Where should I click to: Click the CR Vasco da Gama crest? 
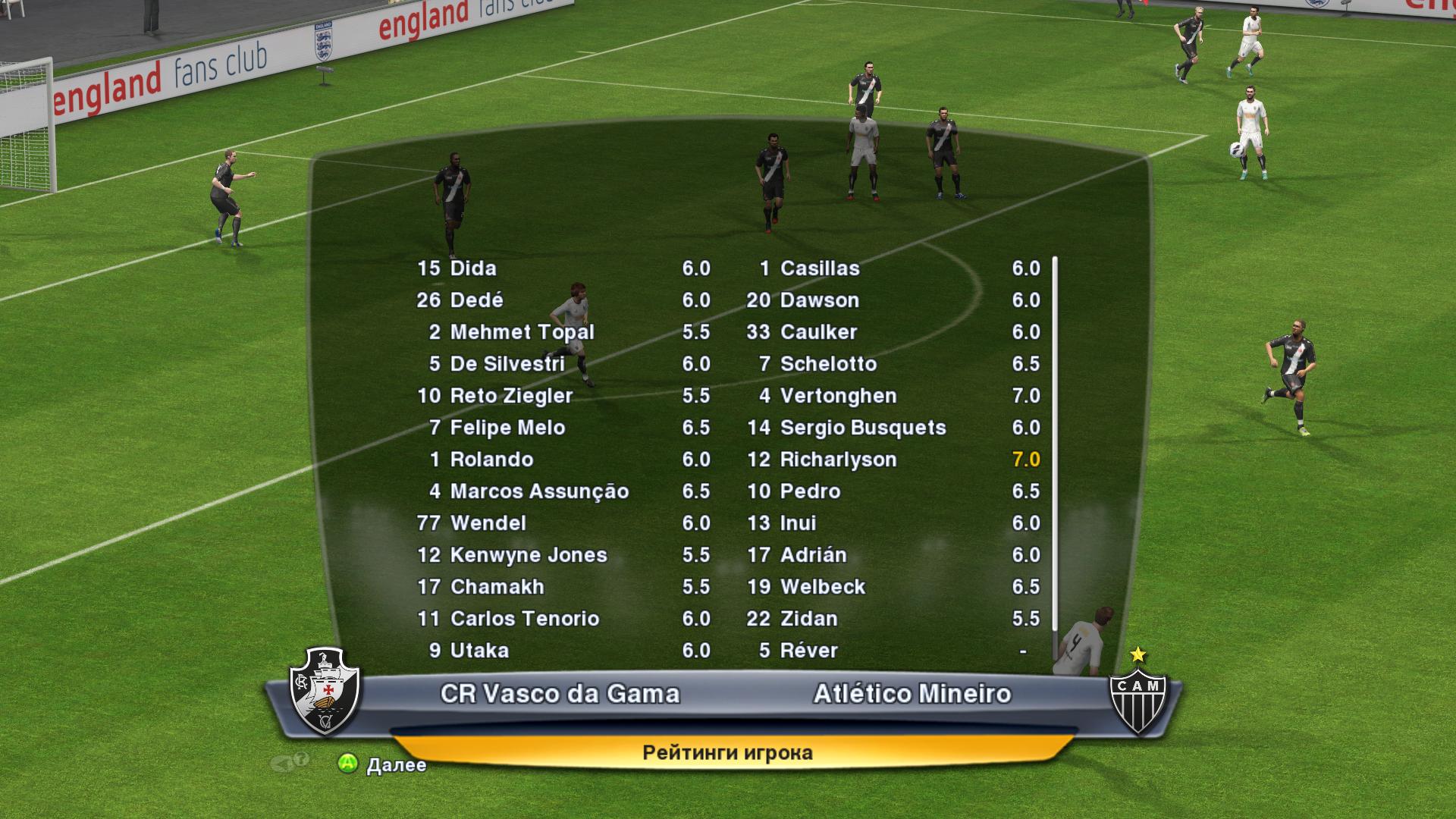[x=326, y=691]
